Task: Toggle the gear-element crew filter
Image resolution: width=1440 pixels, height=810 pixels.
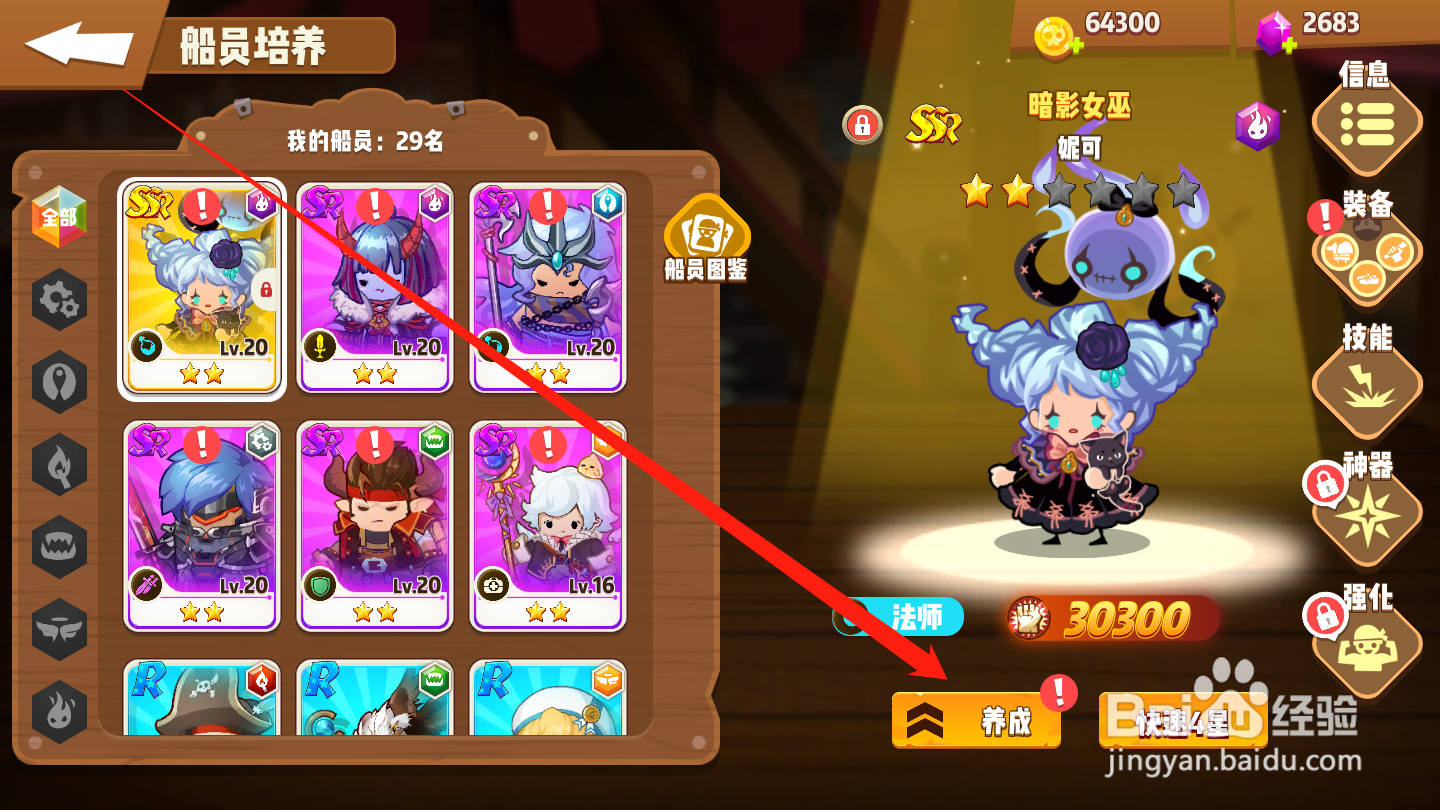Action: click(57, 299)
